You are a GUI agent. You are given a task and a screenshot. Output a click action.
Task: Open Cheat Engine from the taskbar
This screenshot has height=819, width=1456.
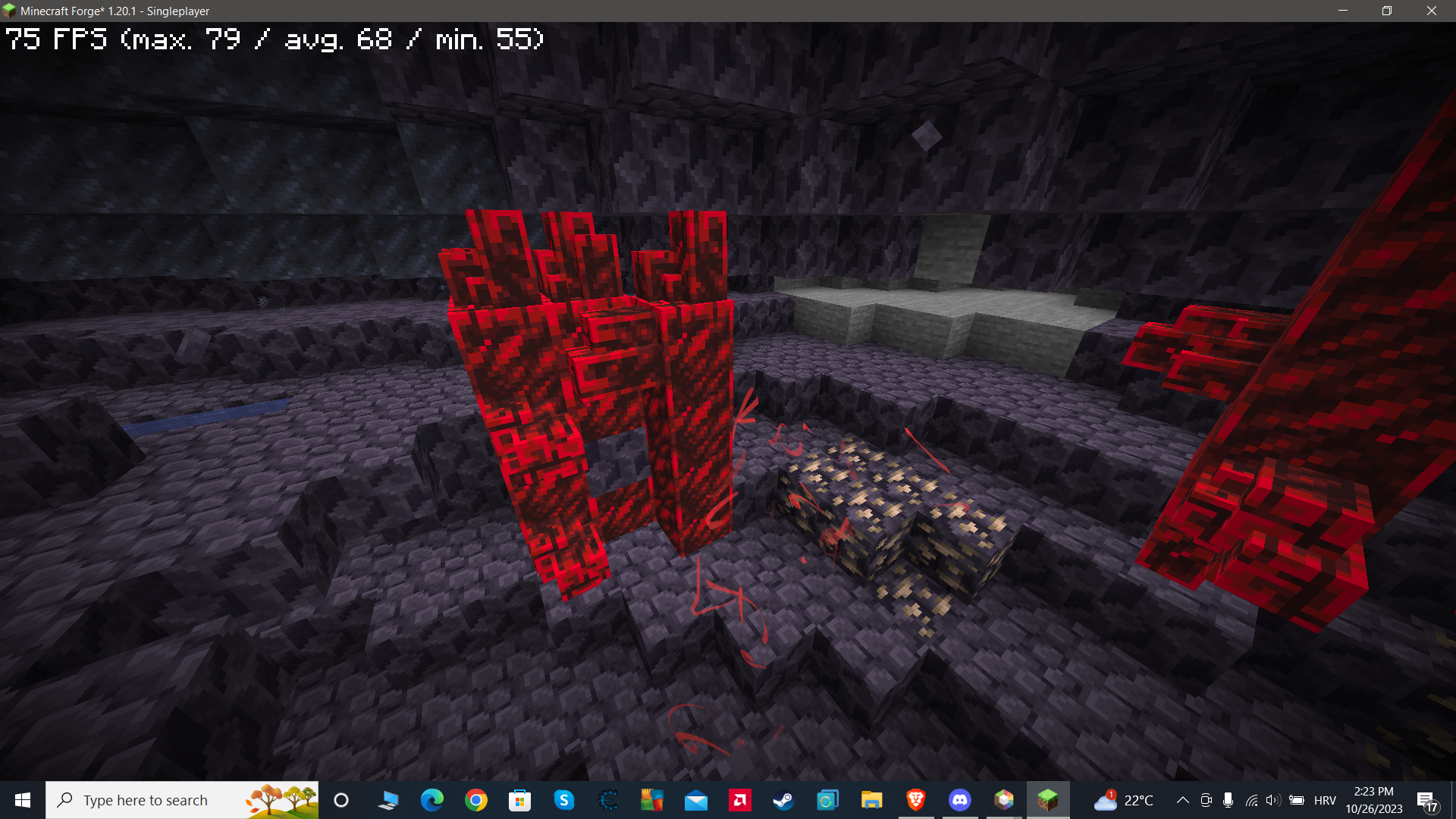[x=609, y=799]
